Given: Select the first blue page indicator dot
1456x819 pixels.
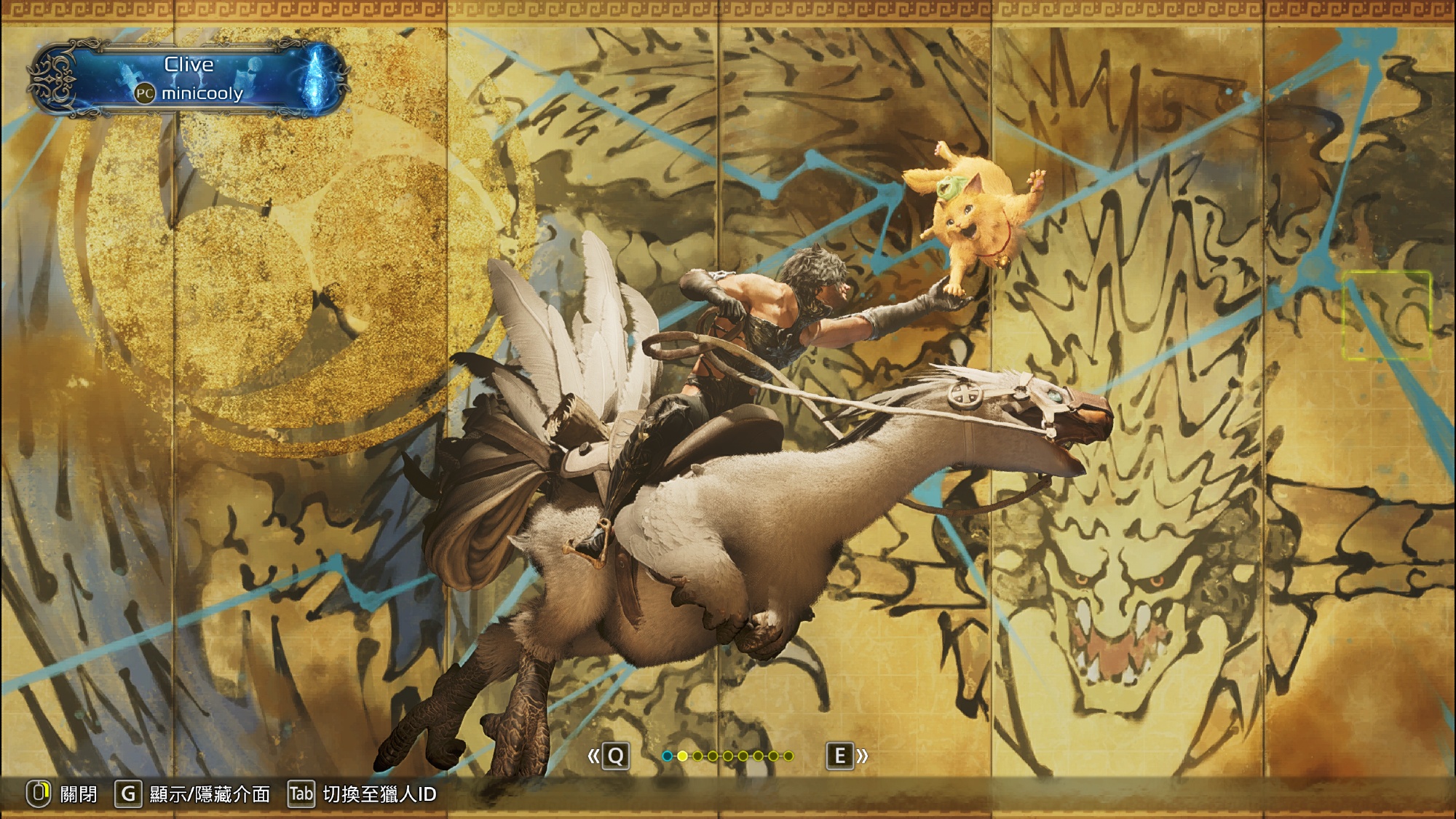Looking at the screenshot, I should pyautogui.click(x=667, y=756).
